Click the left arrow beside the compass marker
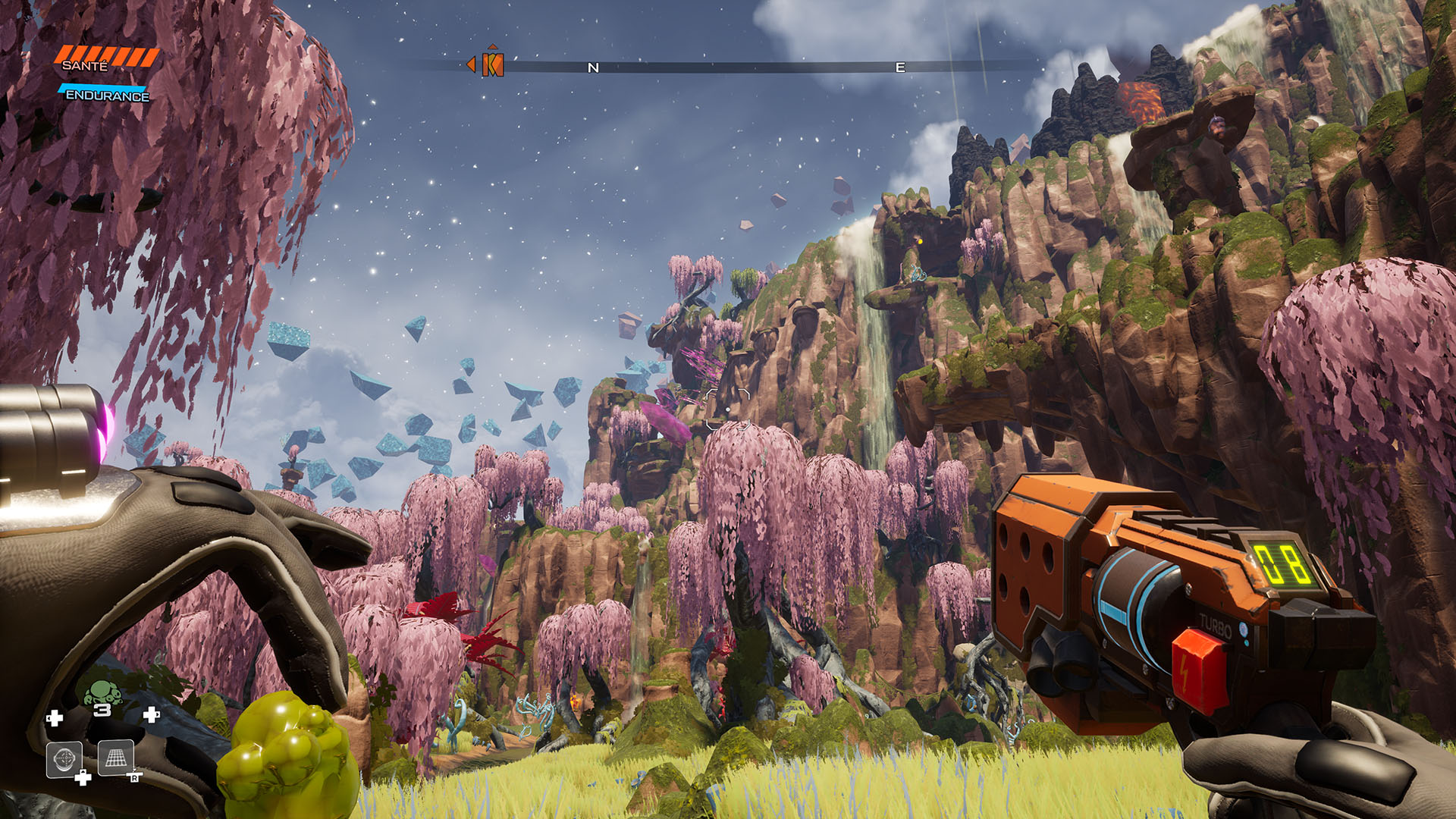The width and height of the screenshot is (1456, 819). pos(471,64)
